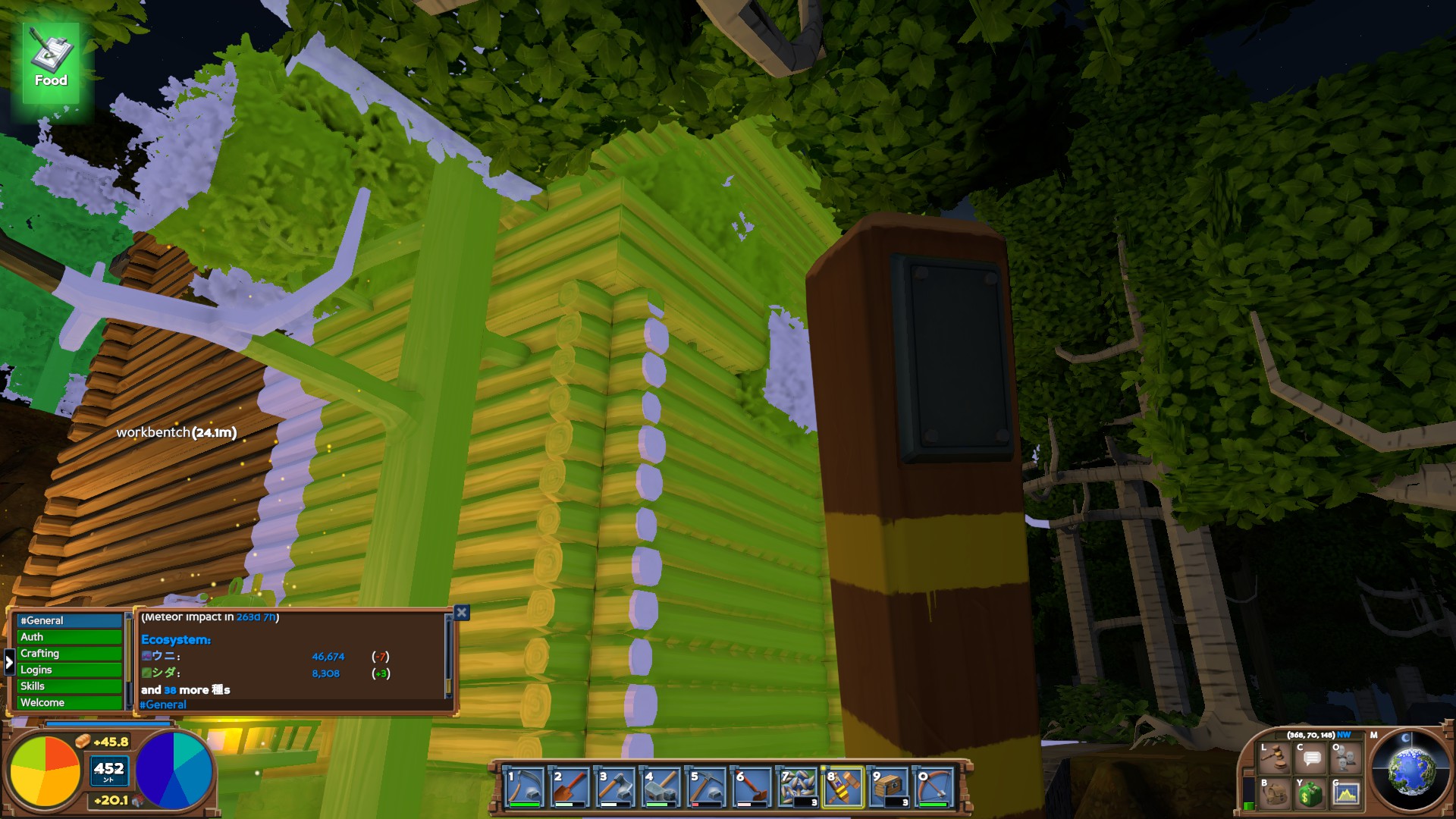Open the economy money bag menu
Screen dimensions: 1456x819
tap(1311, 793)
